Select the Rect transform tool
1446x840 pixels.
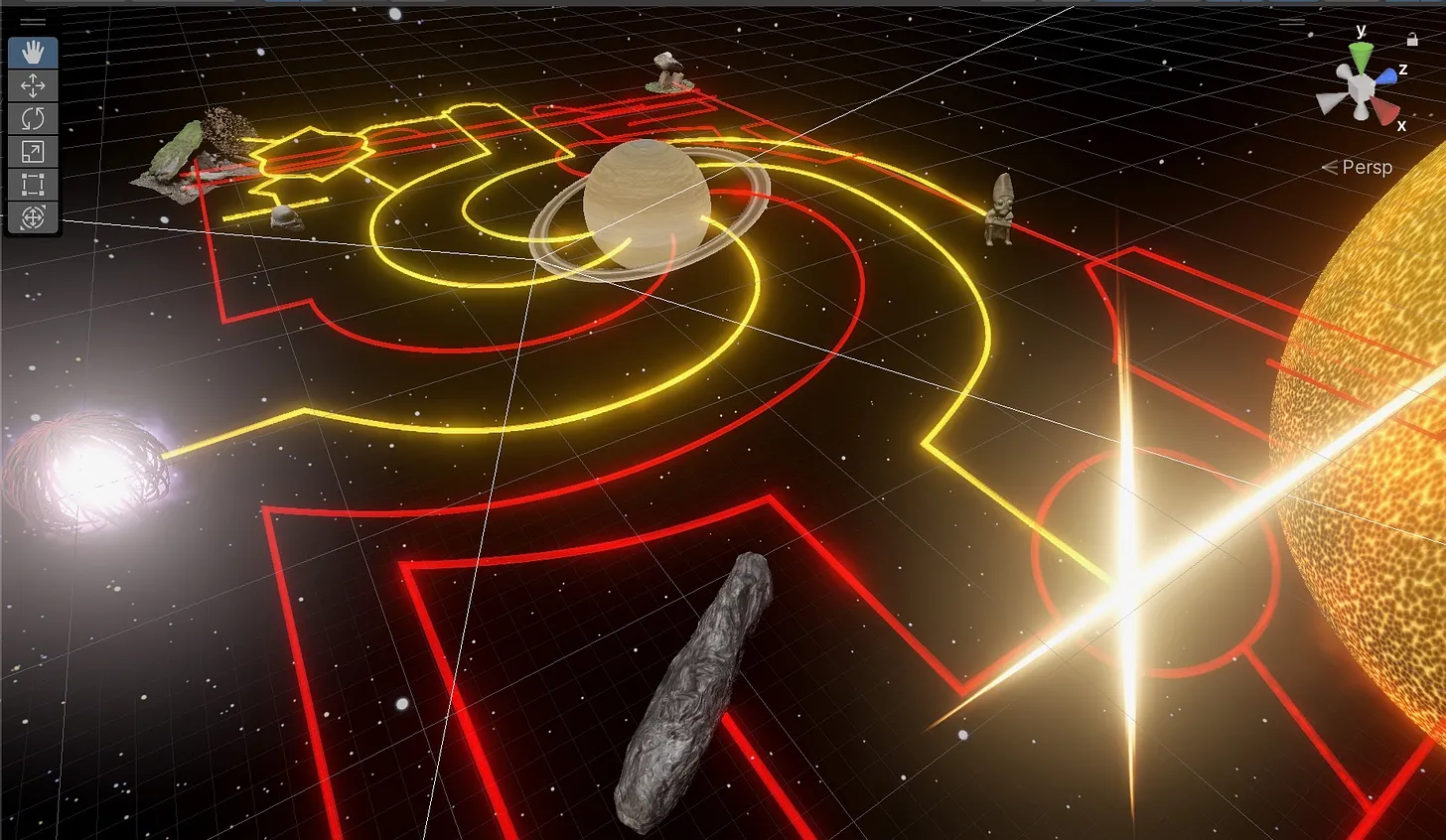33,184
